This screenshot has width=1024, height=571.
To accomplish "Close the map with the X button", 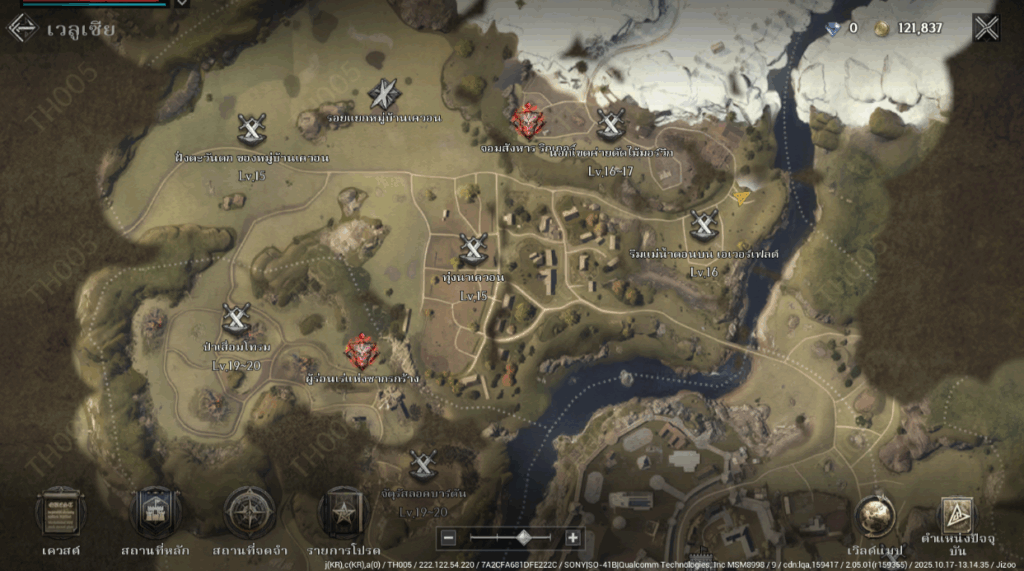I will pyautogui.click(x=986, y=28).
